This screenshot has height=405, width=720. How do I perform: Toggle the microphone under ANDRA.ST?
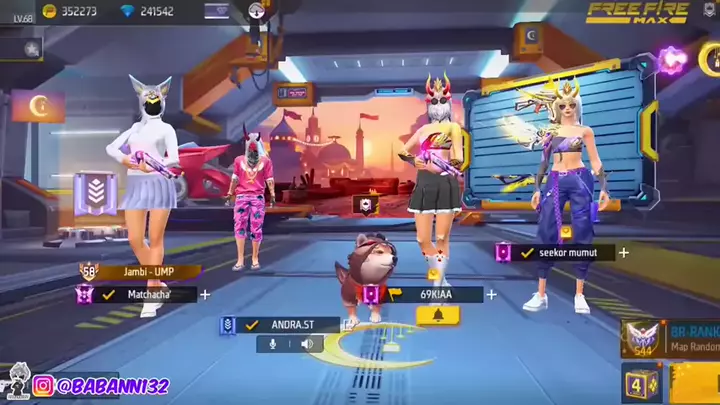coord(269,344)
